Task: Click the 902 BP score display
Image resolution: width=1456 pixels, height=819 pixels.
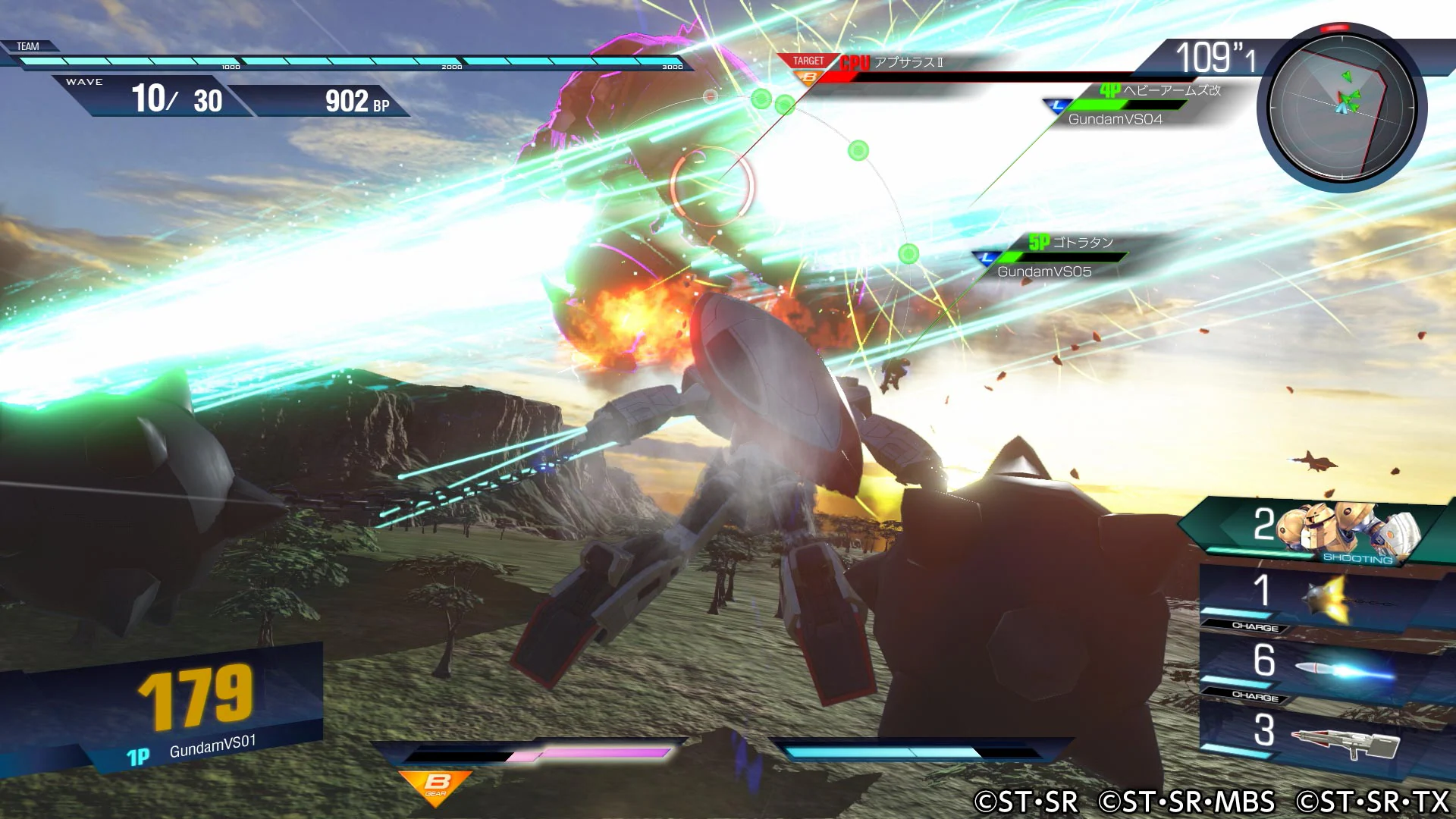Action: coord(355,101)
